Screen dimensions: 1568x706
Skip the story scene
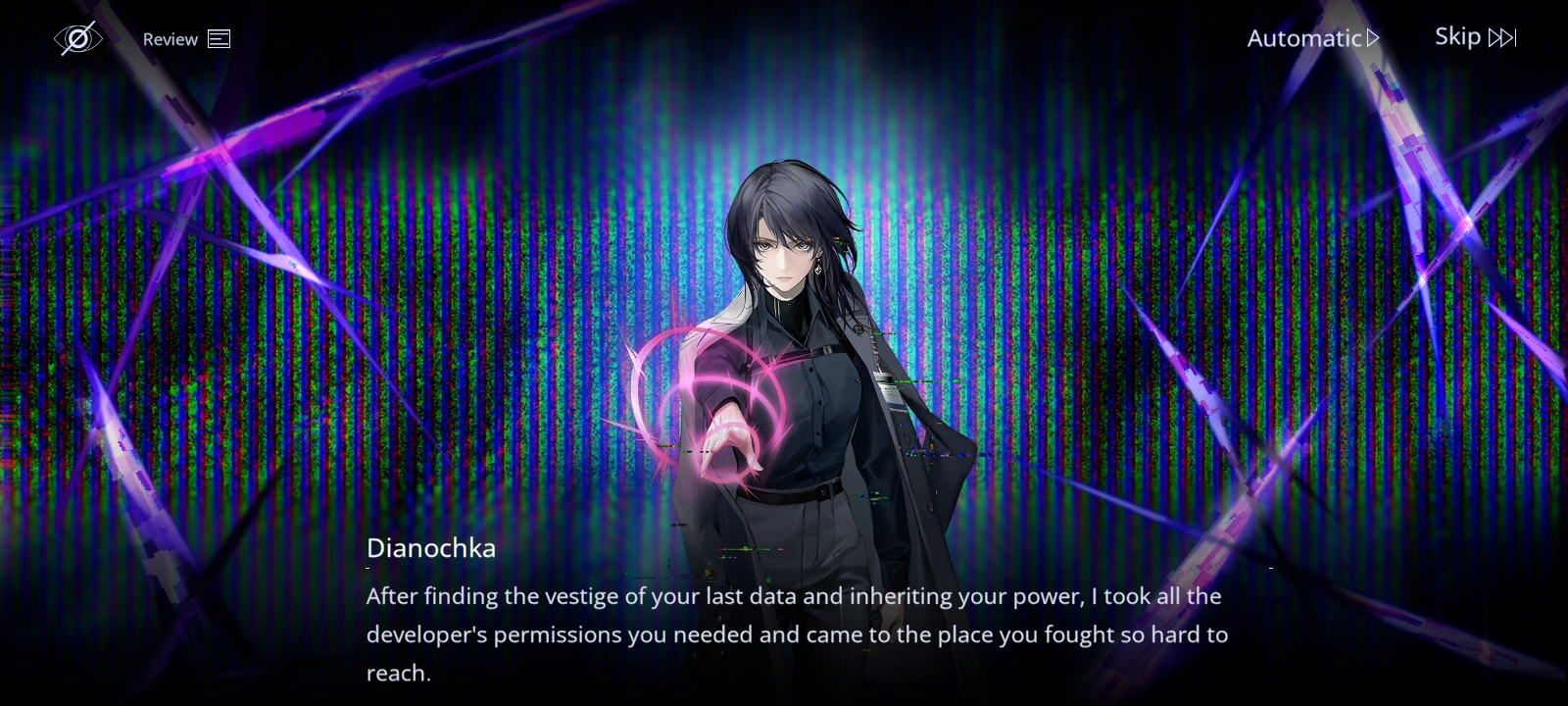(1475, 37)
